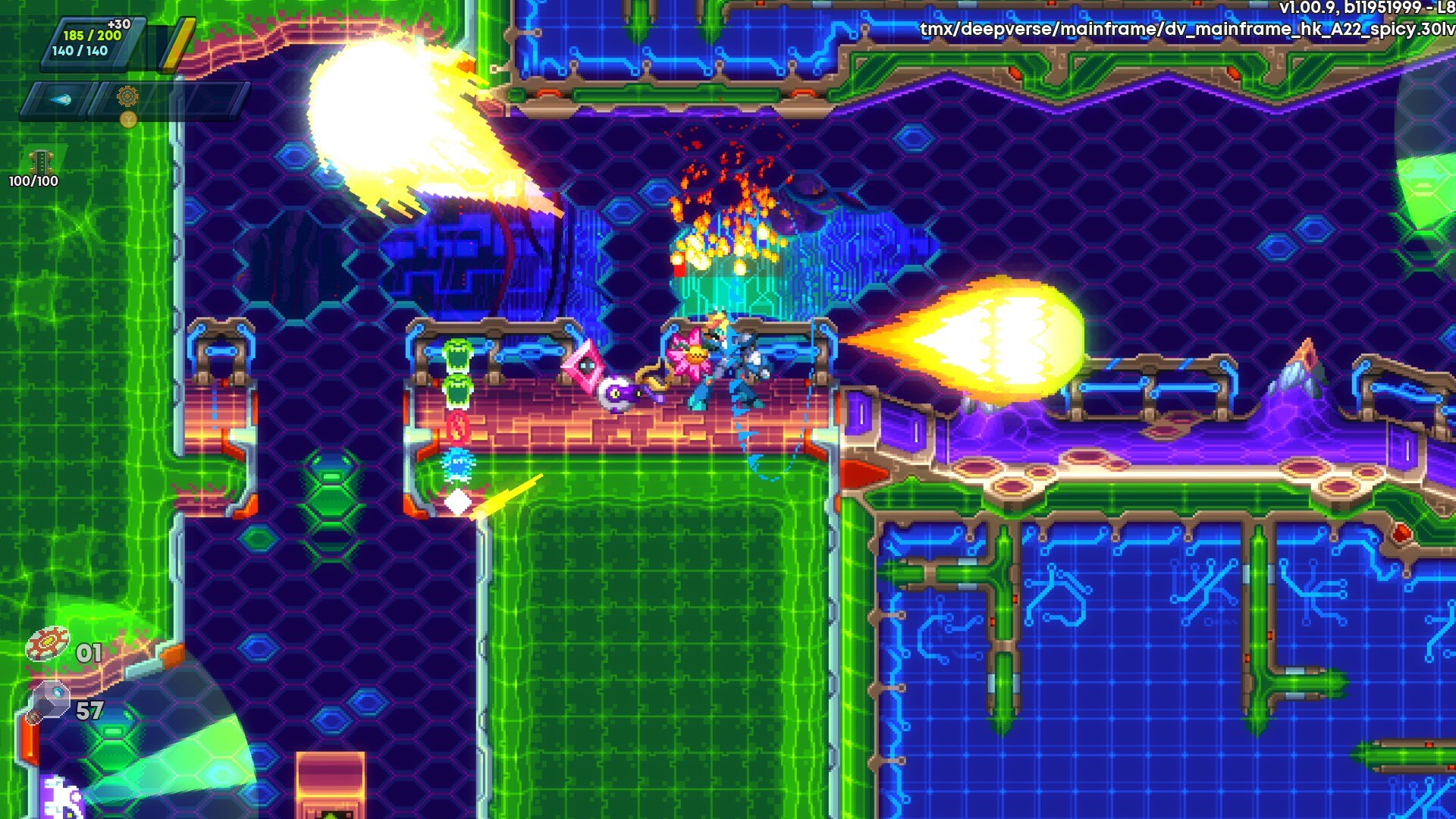Click the green spine core item icon
This screenshot has height=819, width=1456.
(40, 161)
